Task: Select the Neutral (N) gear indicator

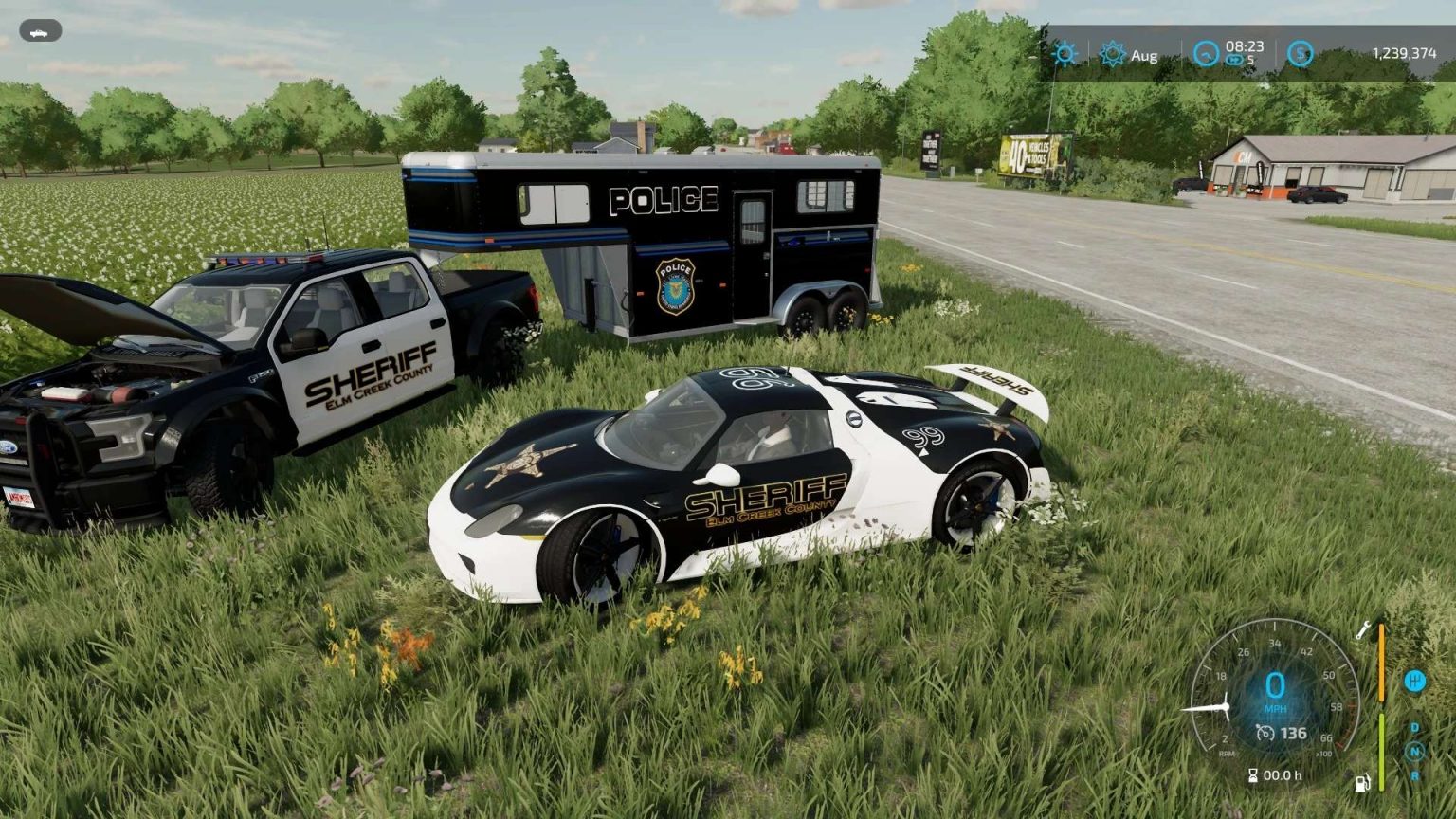Action: point(1414,750)
